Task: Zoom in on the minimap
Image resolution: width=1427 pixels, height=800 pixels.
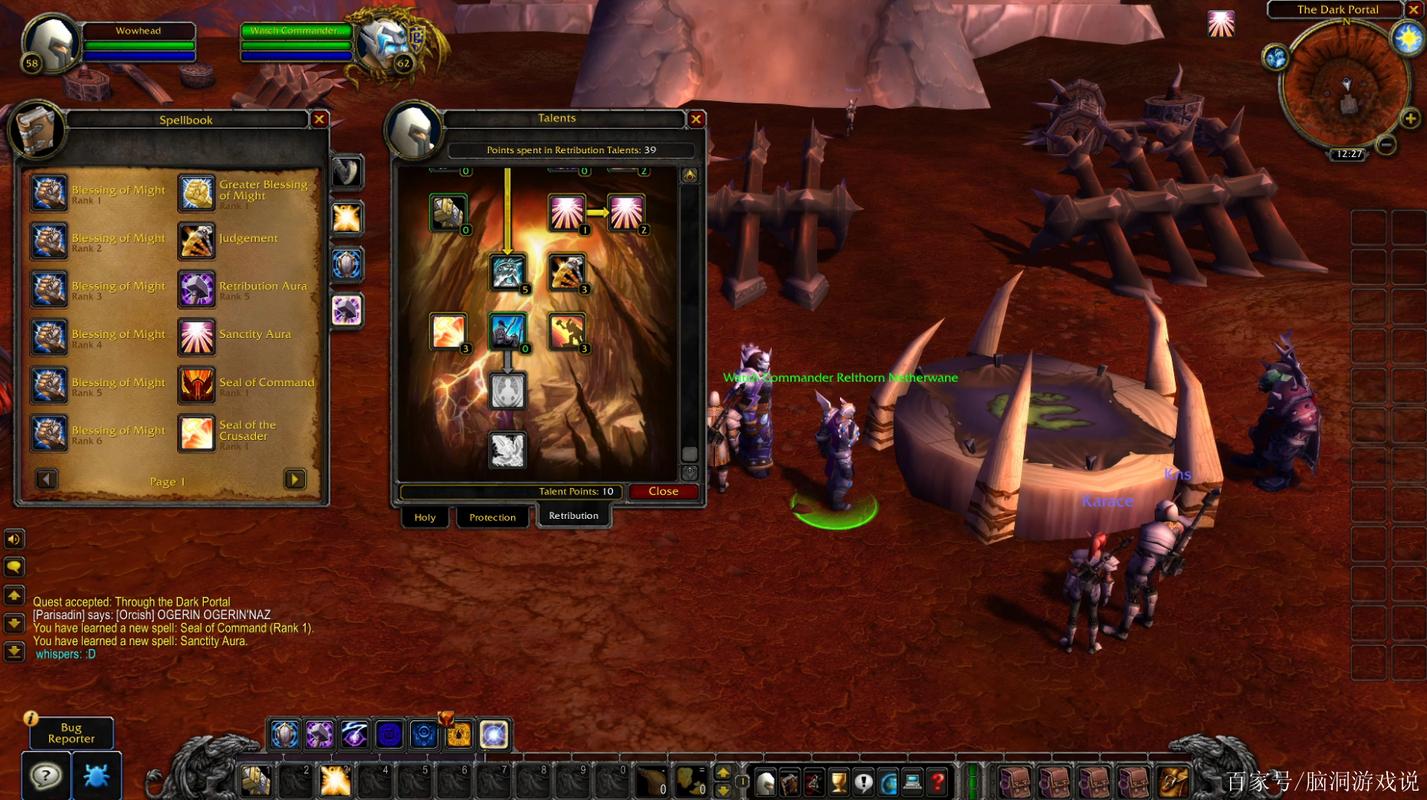Action: point(1410,119)
